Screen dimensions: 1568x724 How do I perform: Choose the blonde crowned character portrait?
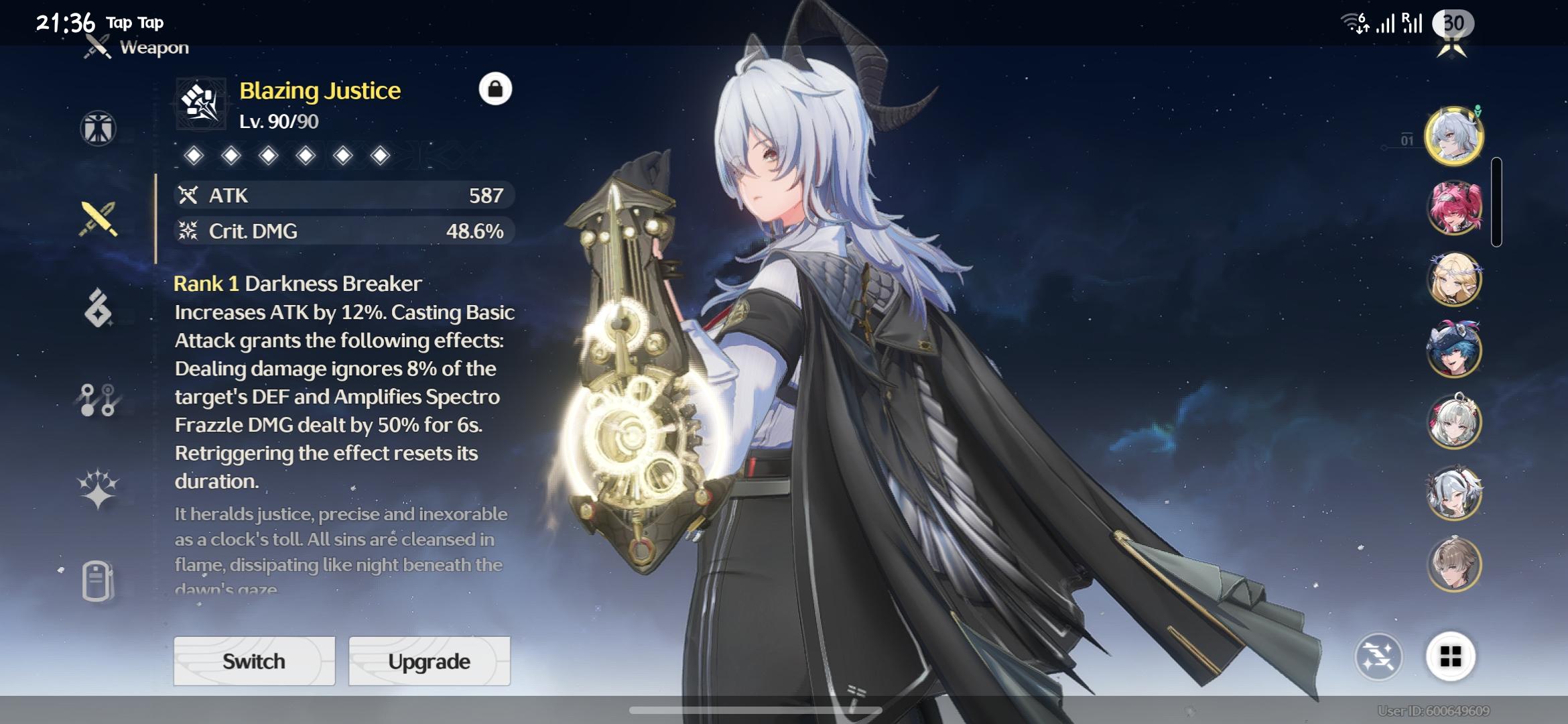(x=1453, y=279)
